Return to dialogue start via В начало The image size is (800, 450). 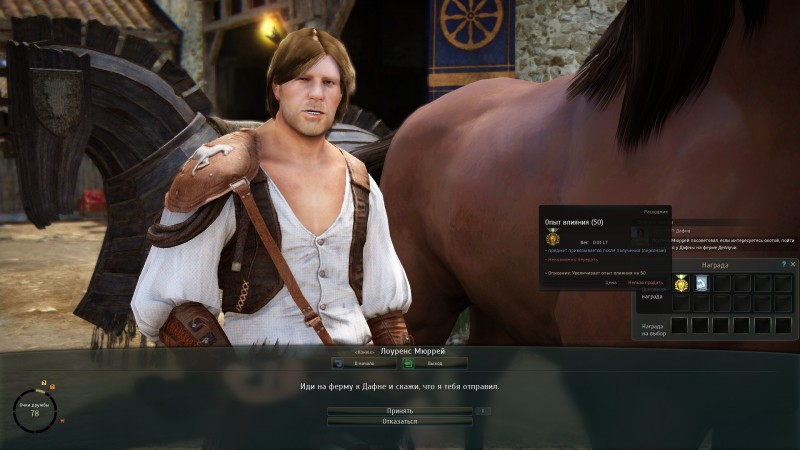click(364, 363)
